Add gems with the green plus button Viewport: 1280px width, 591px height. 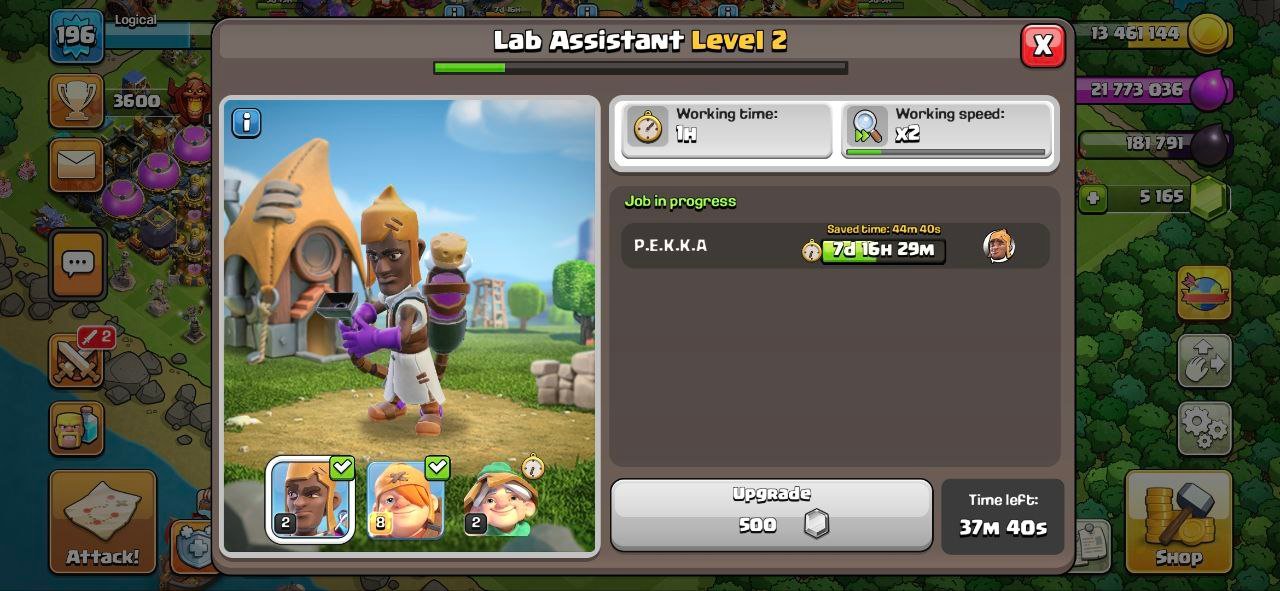[x=1093, y=198]
